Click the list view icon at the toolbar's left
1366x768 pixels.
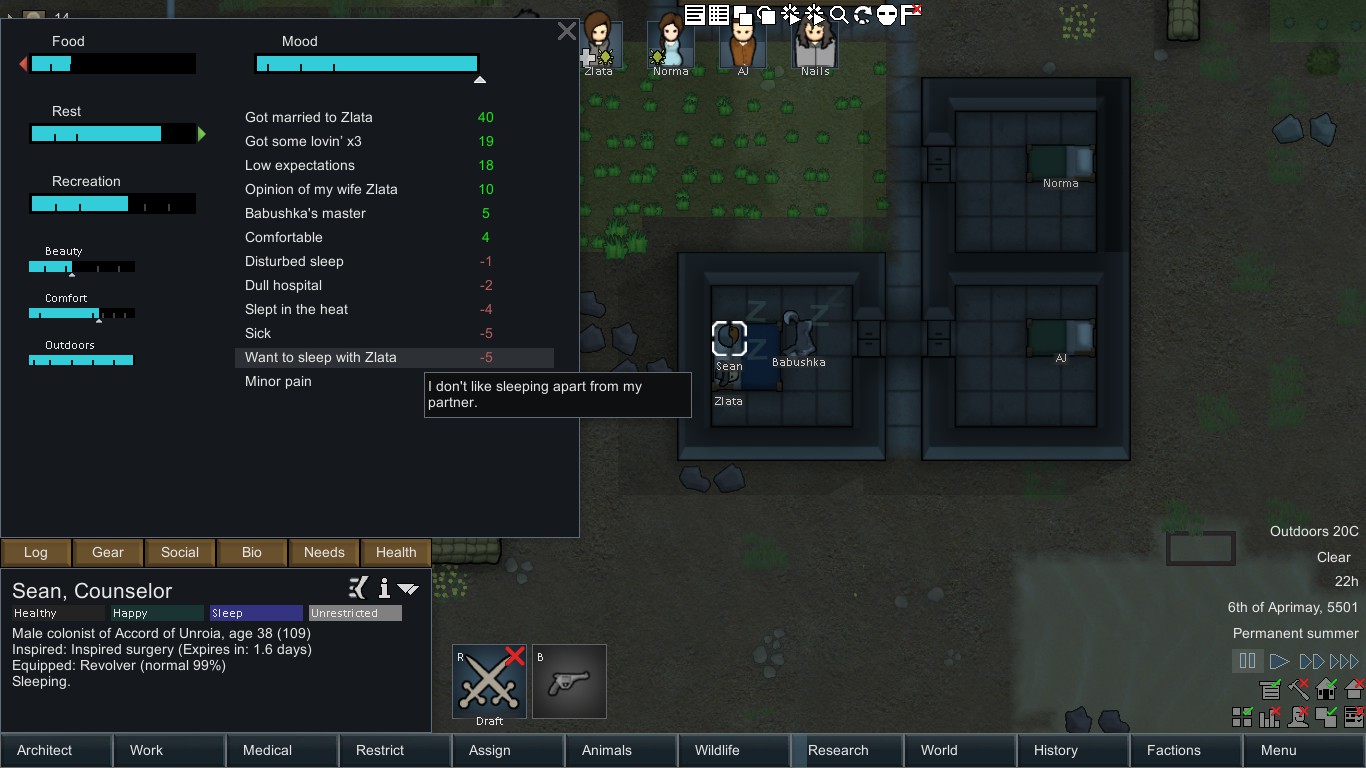(x=694, y=14)
